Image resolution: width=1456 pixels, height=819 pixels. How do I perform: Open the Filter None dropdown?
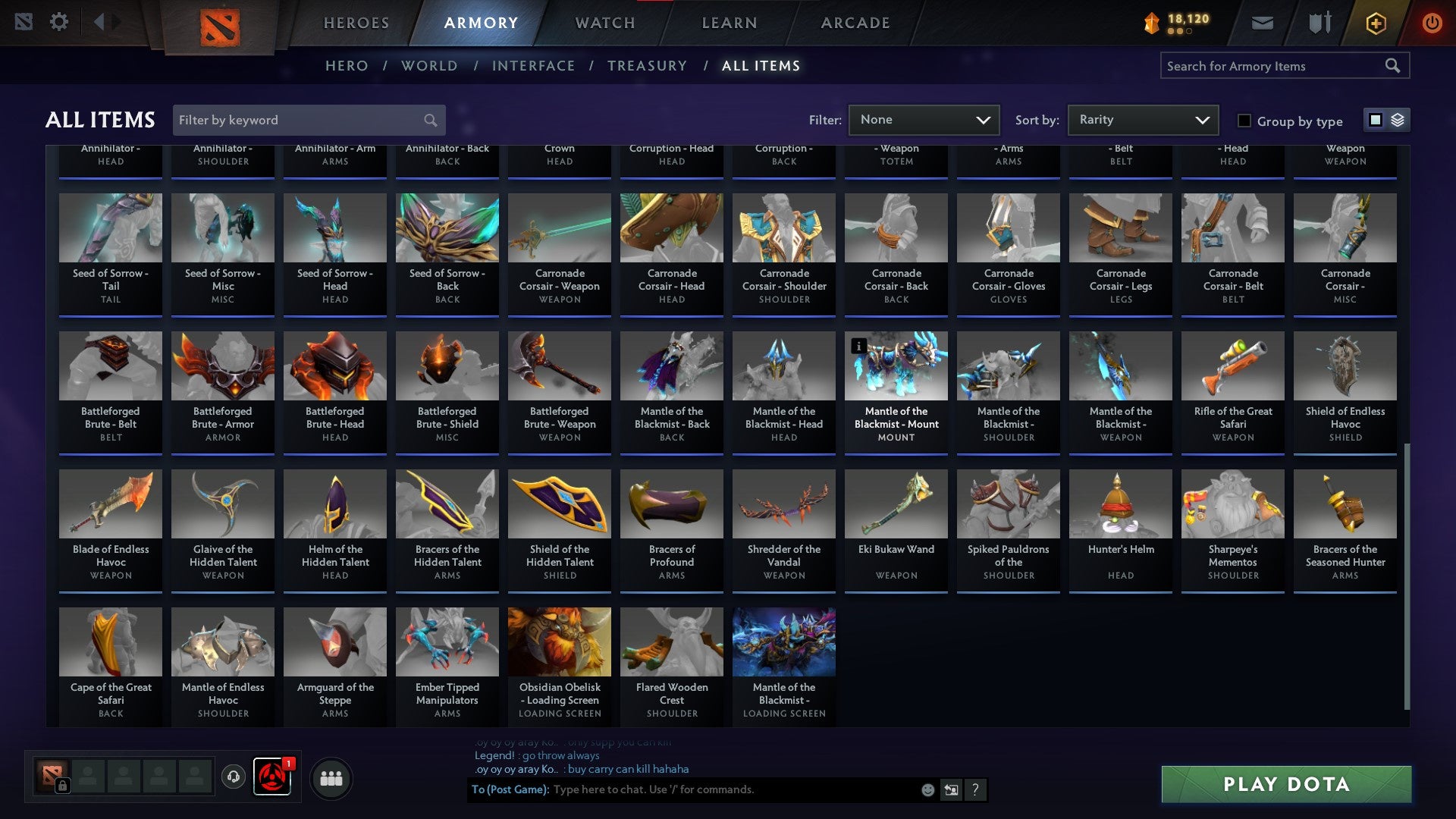coord(924,119)
